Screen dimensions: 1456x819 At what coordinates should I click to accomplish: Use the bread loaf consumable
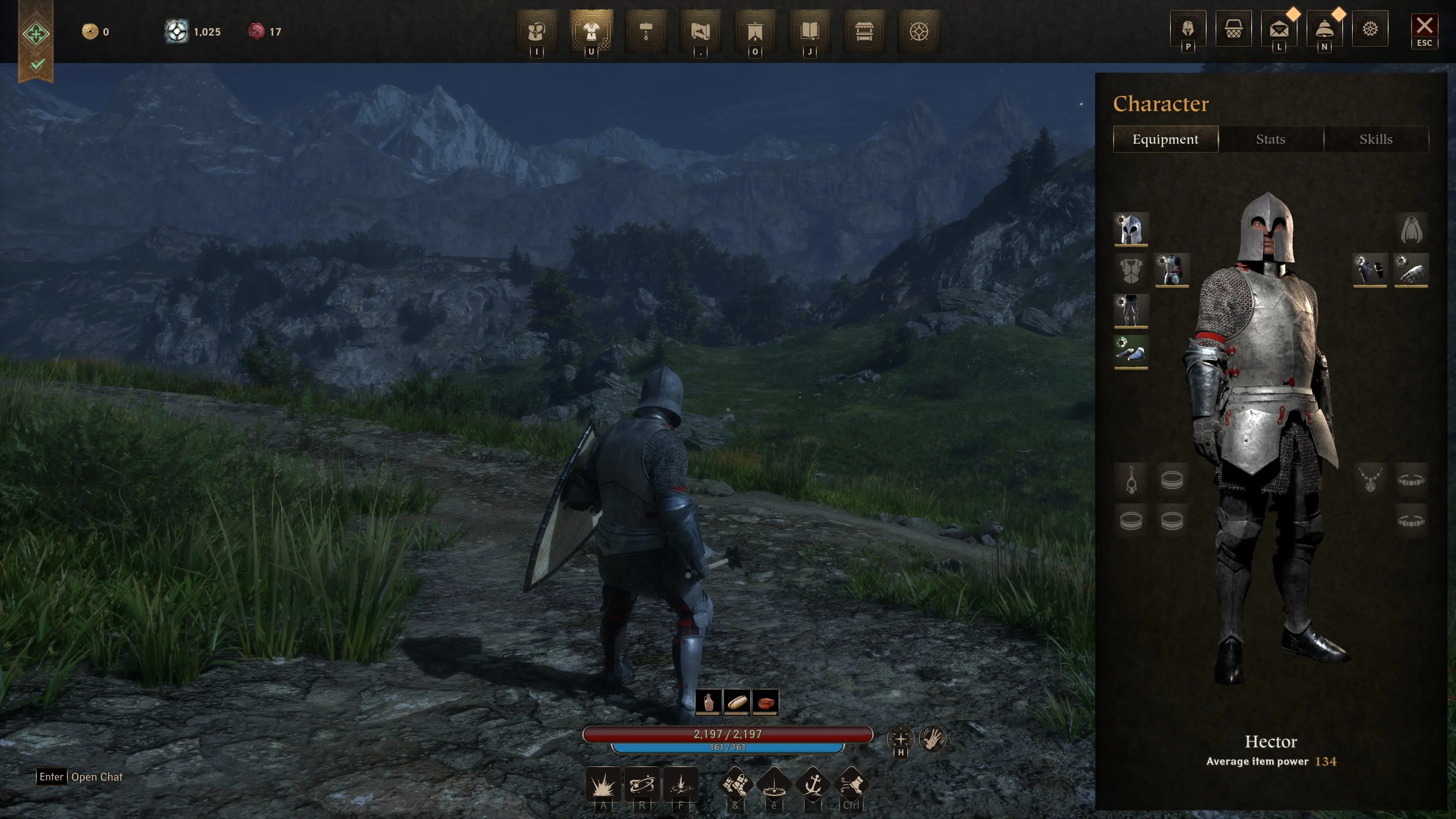tap(736, 703)
